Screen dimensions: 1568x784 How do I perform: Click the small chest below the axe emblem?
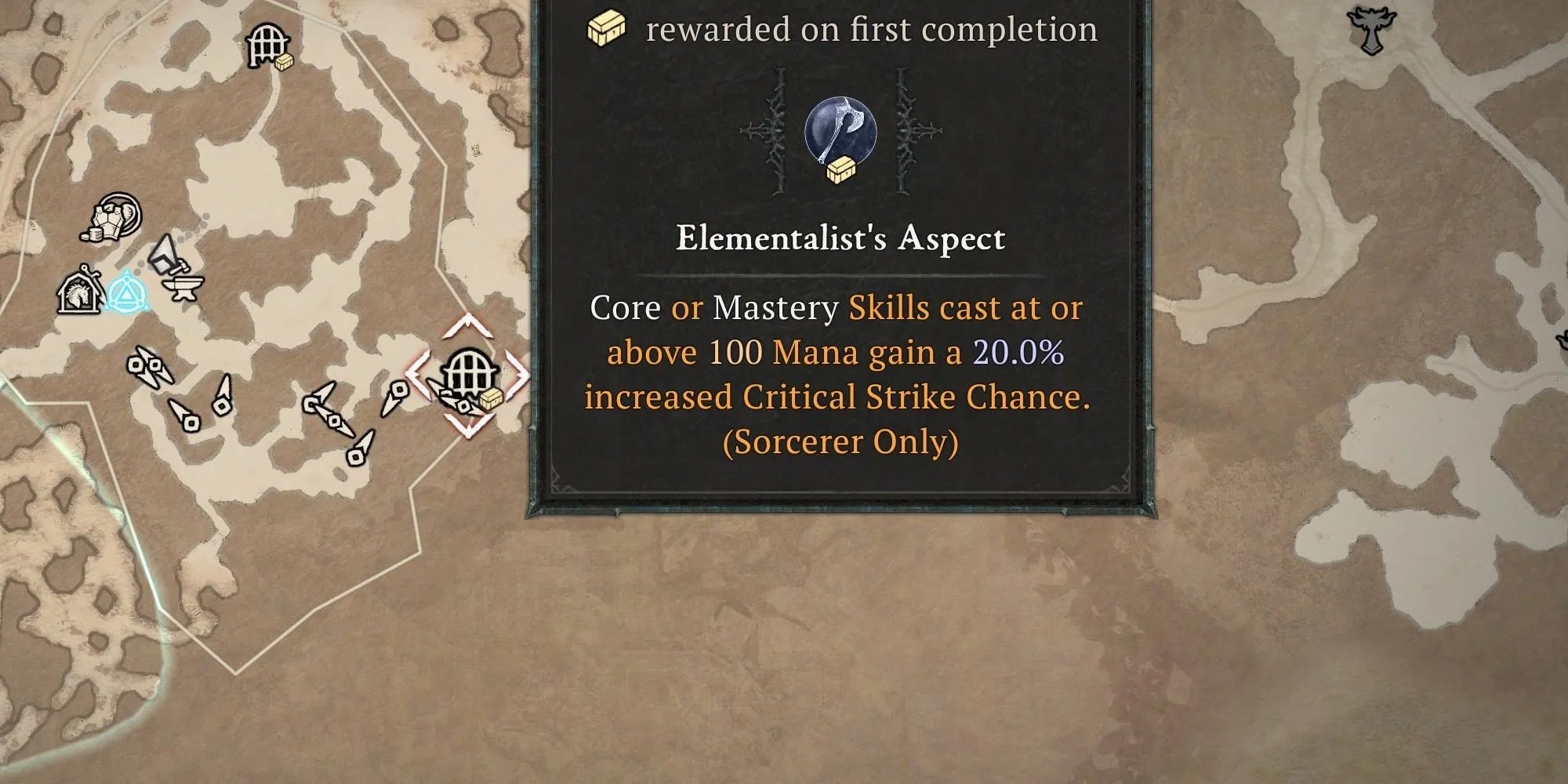[843, 169]
